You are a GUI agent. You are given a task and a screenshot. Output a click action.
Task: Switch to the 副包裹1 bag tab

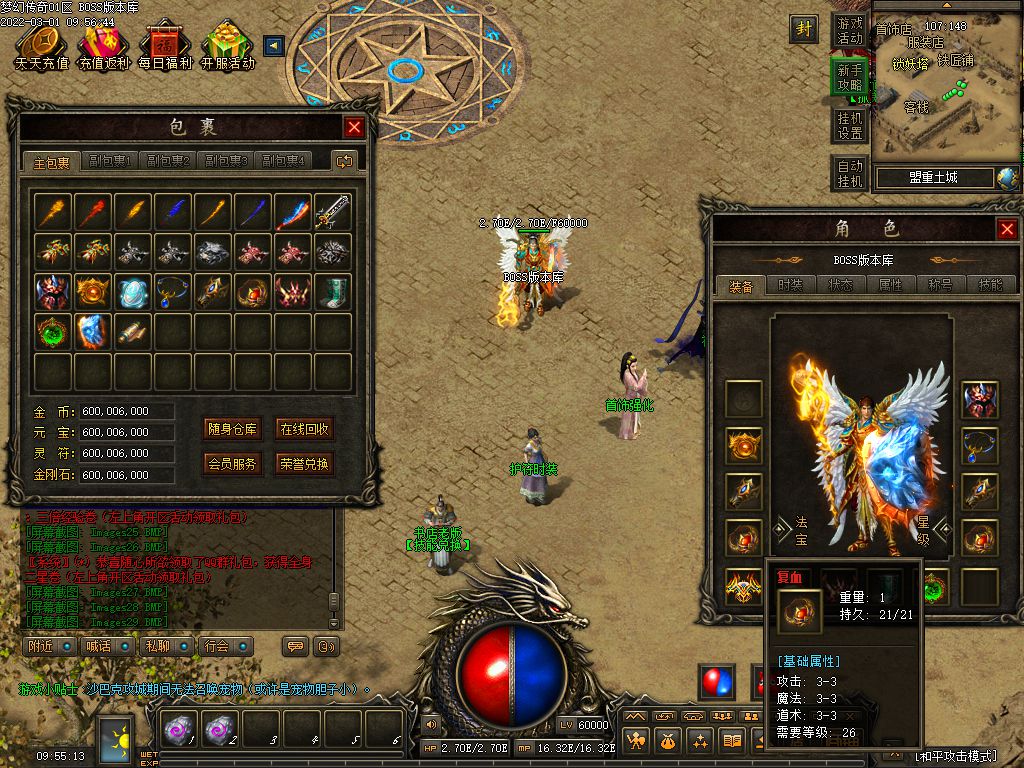(x=110, y=161)
